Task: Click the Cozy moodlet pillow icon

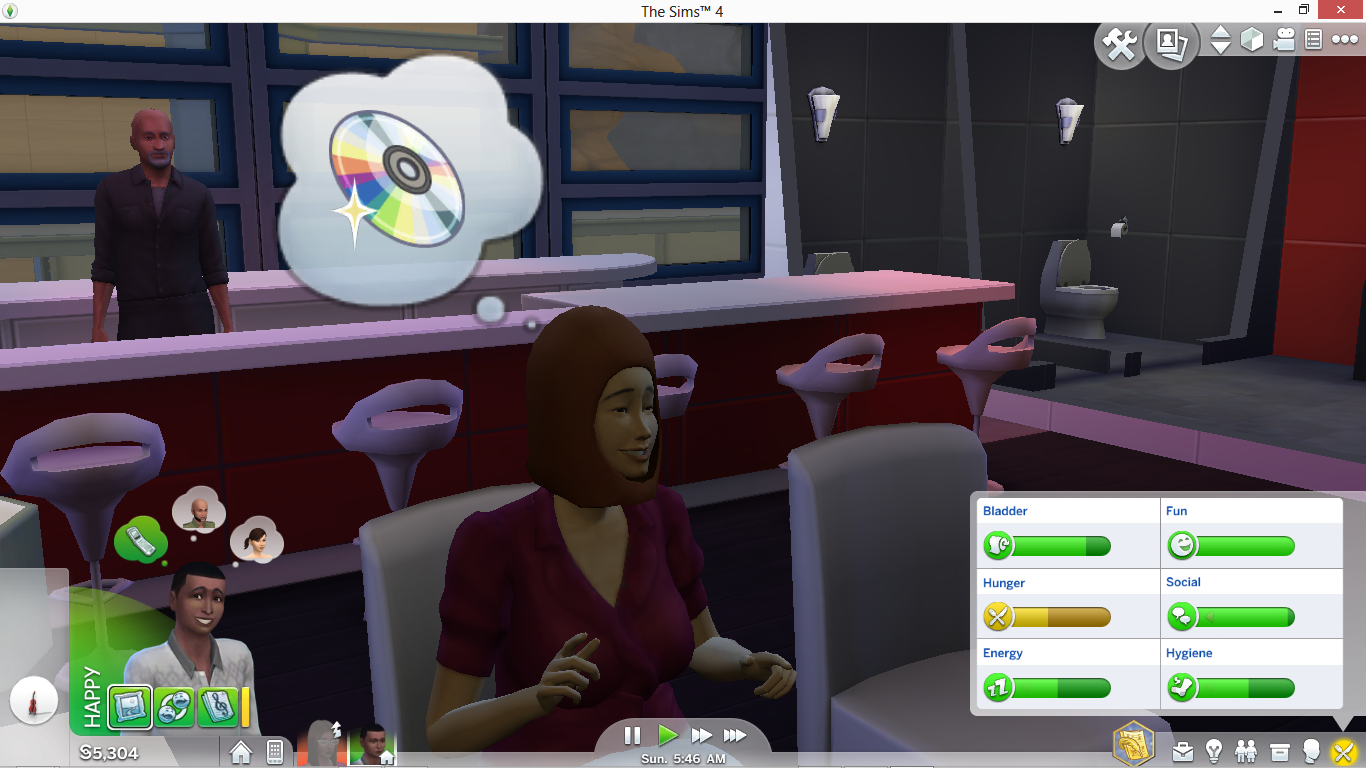Action: click(x=128, y=706)
